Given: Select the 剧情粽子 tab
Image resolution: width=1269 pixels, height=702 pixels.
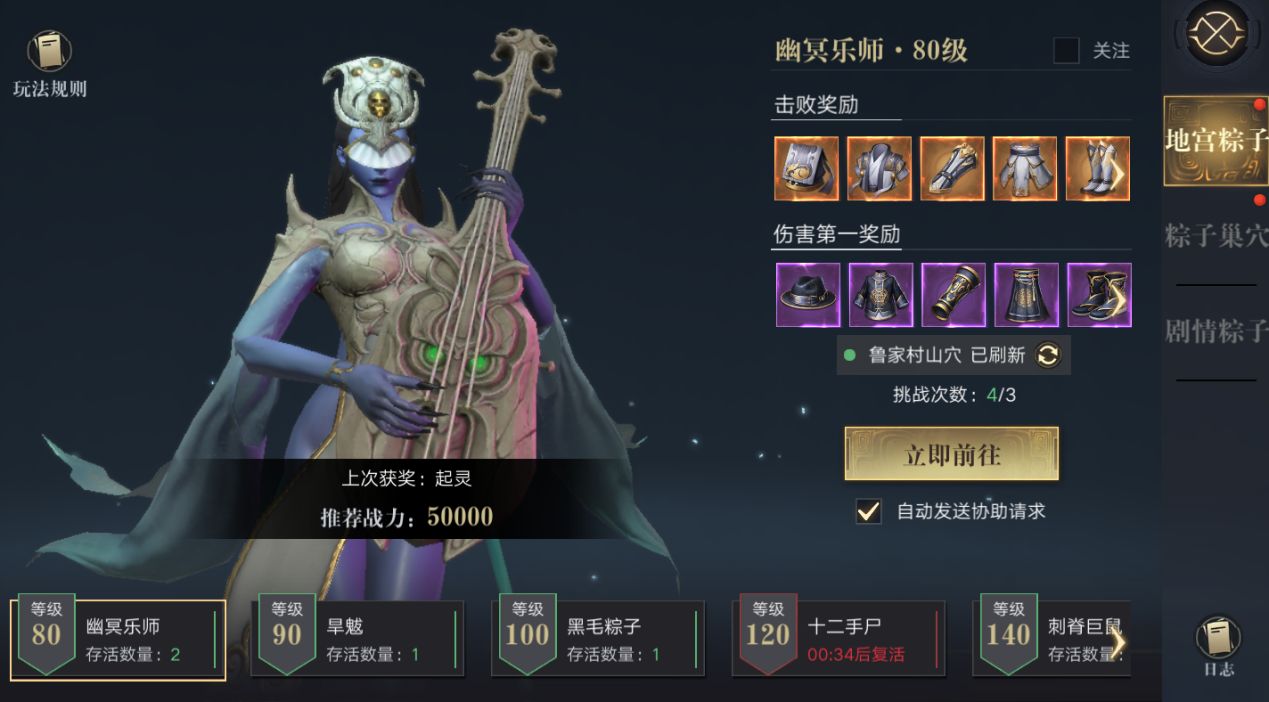Looking at the screenshot, I should pos(1215,331).
